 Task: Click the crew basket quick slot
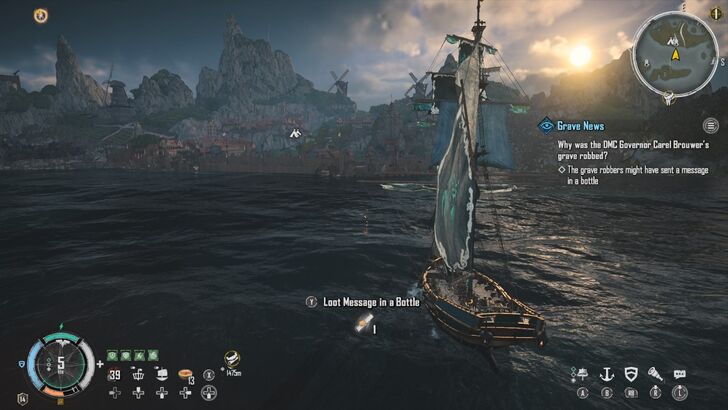pos(138,374)
